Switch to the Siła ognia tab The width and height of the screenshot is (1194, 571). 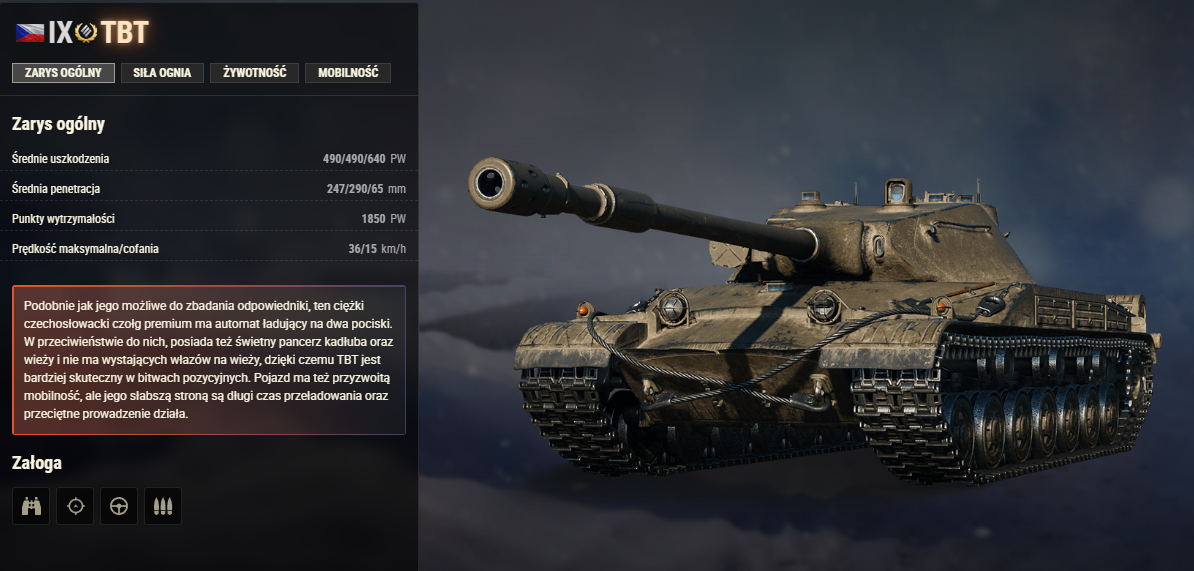pyautogui.click(x=162, y=73)
